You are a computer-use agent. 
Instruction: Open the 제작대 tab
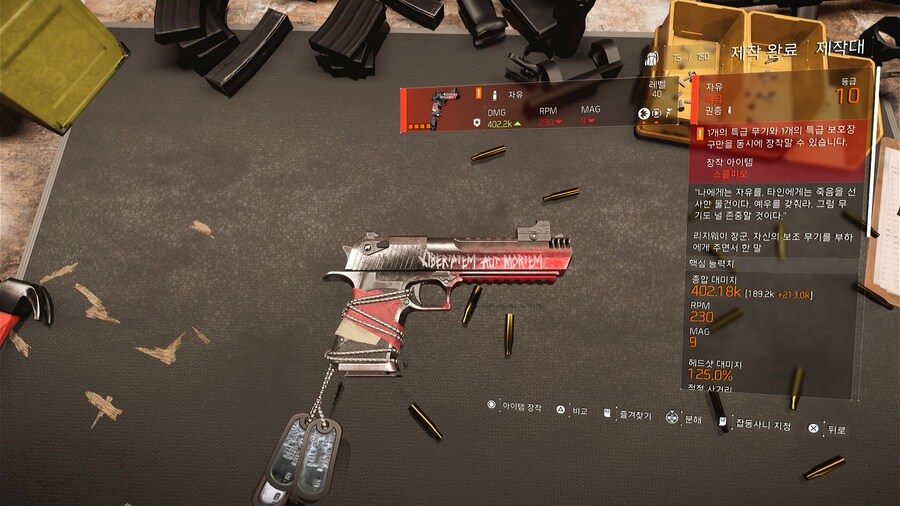[840, 45]
